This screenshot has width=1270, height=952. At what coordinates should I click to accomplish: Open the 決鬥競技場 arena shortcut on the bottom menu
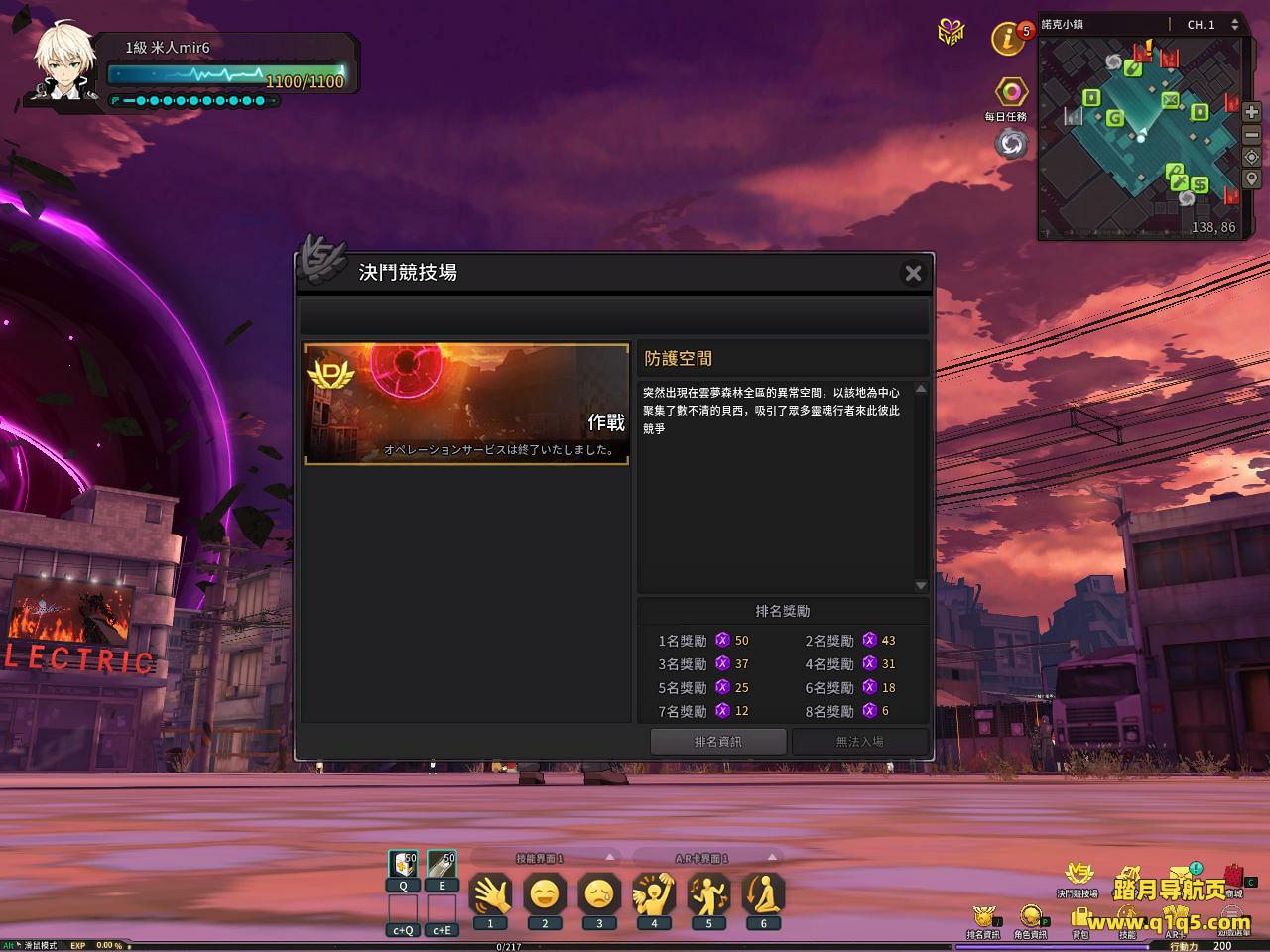[1078, 876]
